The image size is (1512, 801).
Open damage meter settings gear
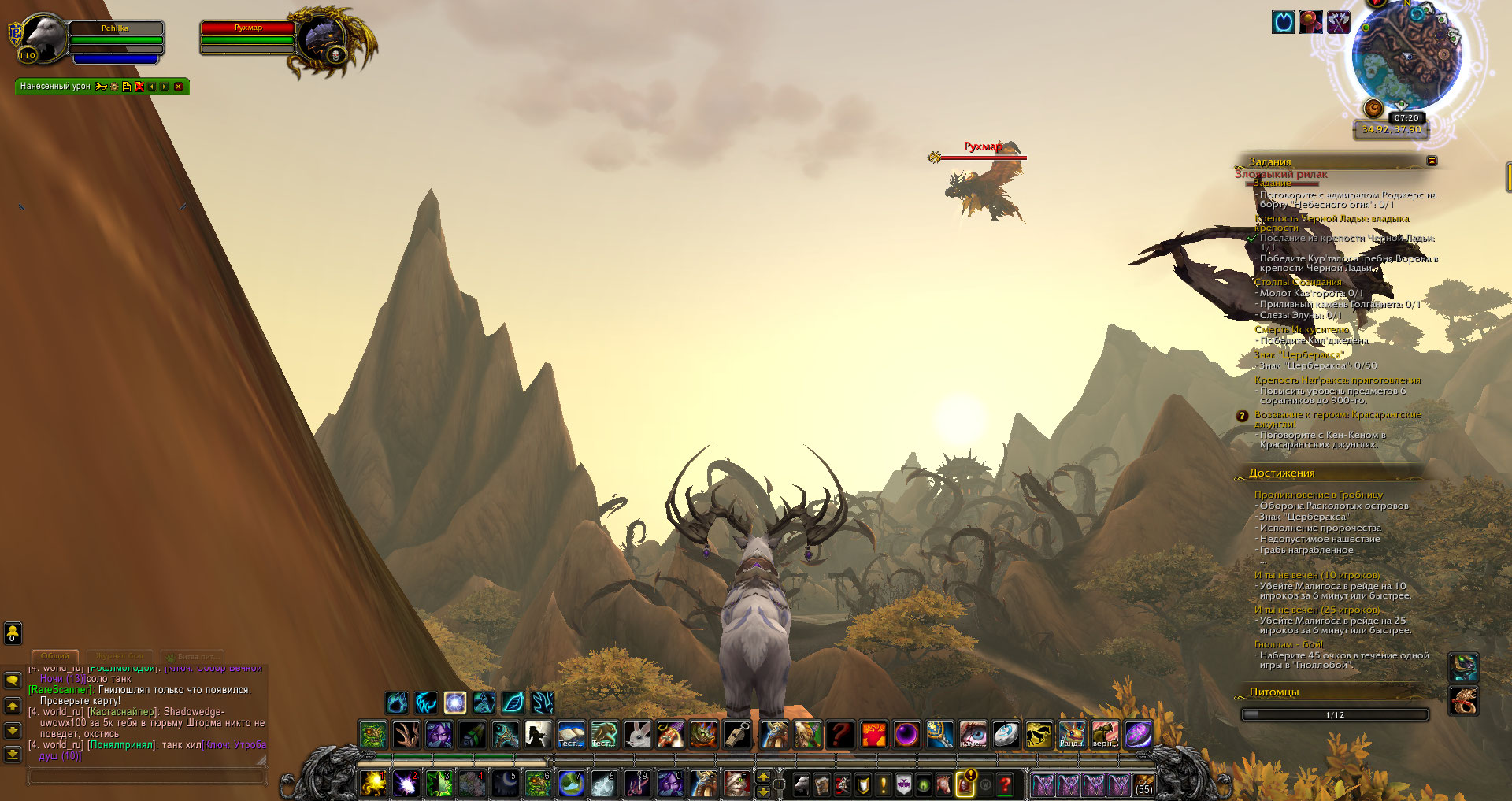[114, 87]
